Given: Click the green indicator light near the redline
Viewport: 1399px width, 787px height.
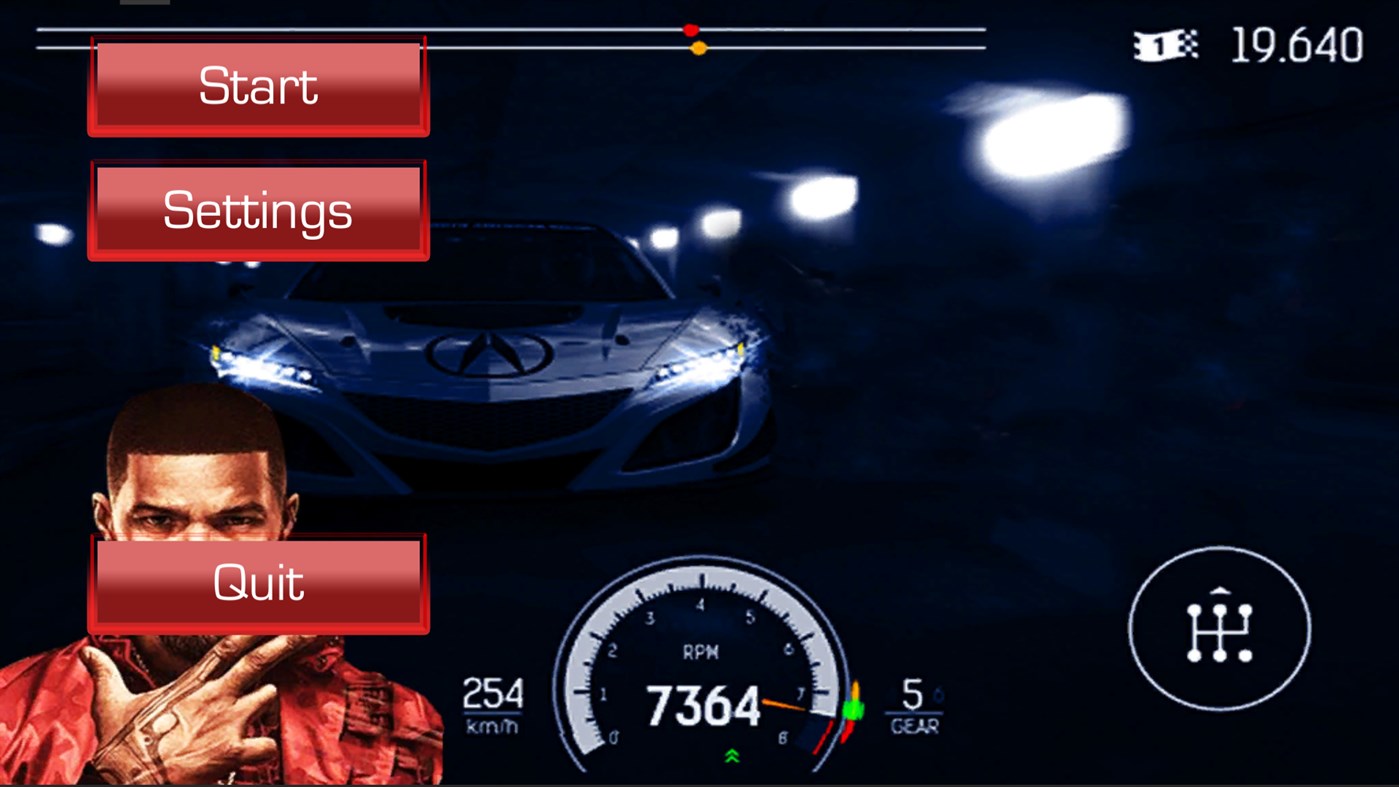Looking at the screenshot, I should (851, 712).
